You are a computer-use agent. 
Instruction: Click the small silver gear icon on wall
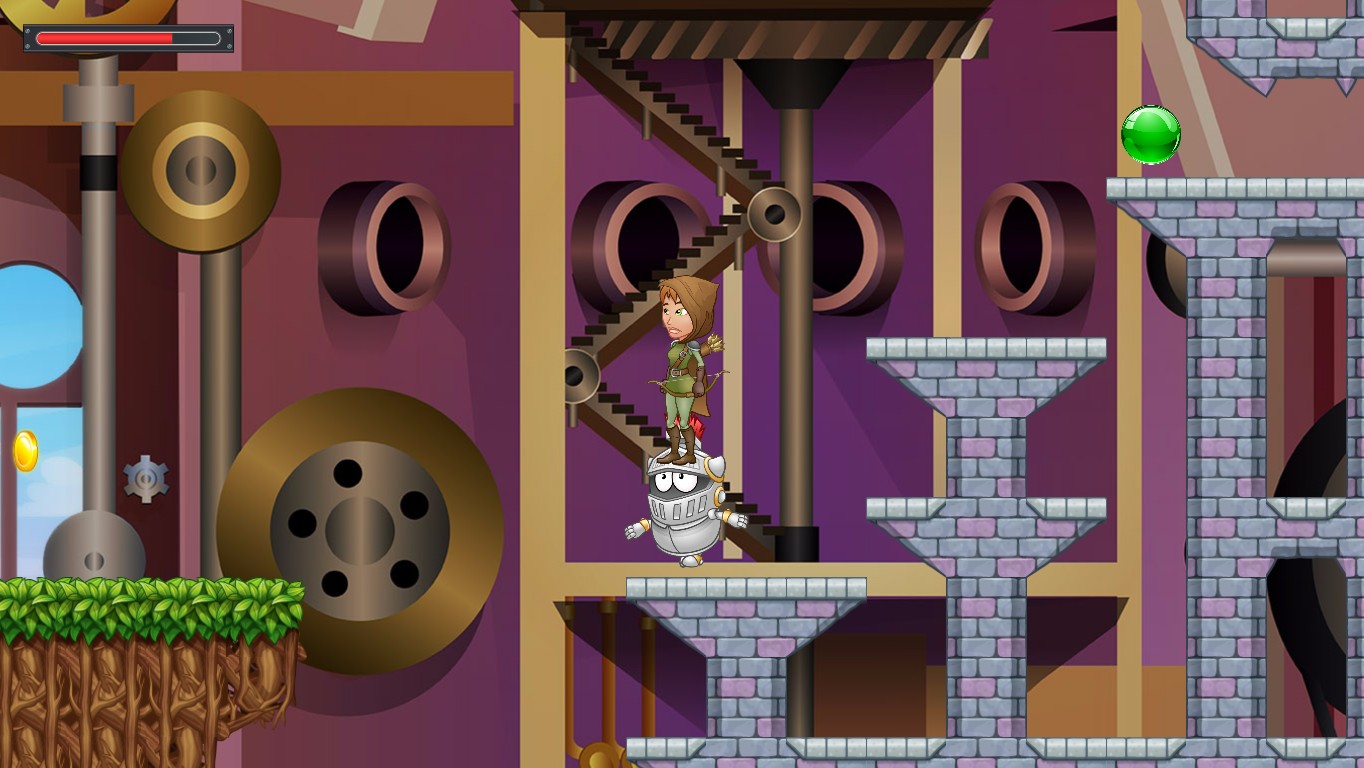pos(144,479)
